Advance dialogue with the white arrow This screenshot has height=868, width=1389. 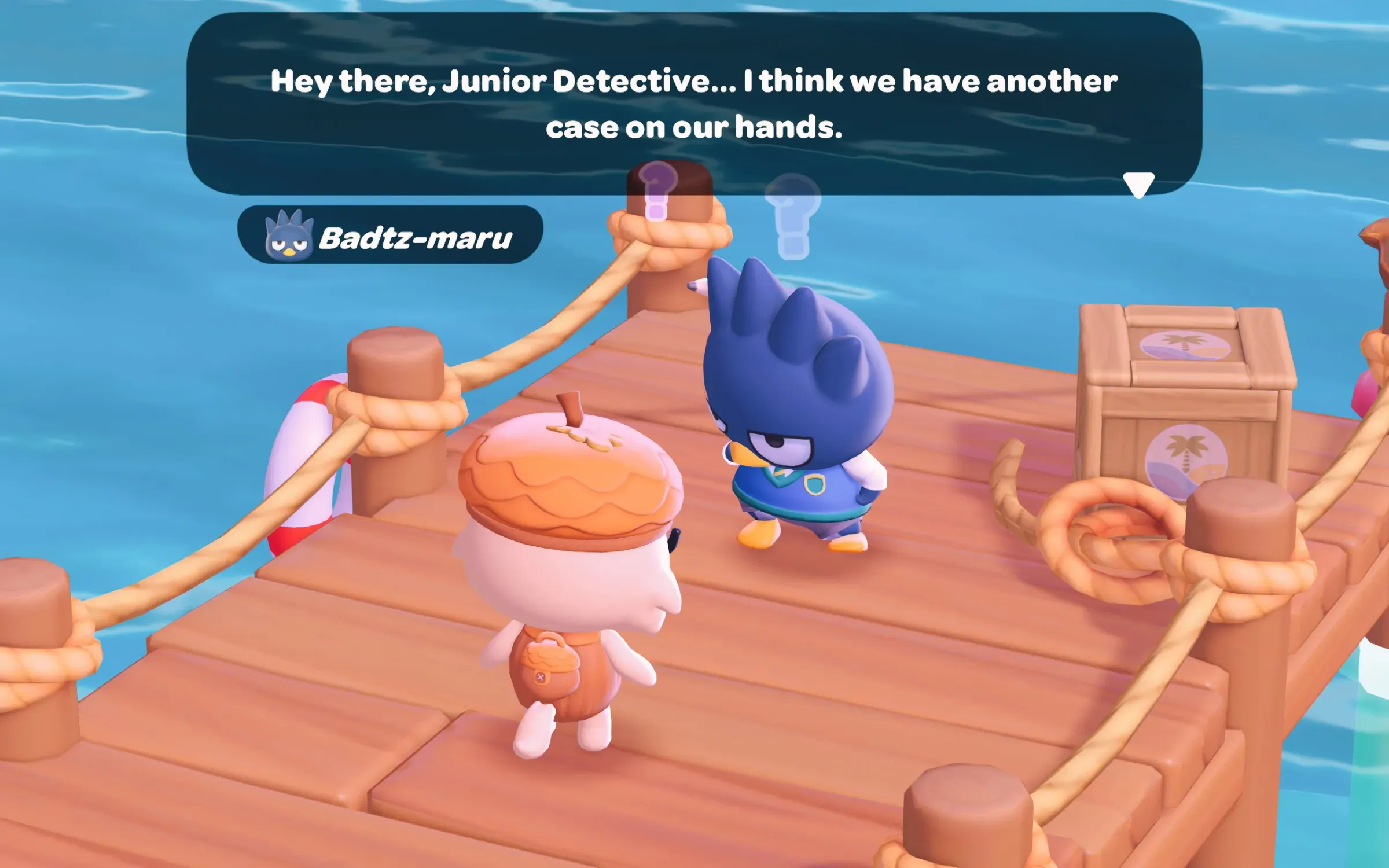pyautogui.click(x=1138, y=185)
